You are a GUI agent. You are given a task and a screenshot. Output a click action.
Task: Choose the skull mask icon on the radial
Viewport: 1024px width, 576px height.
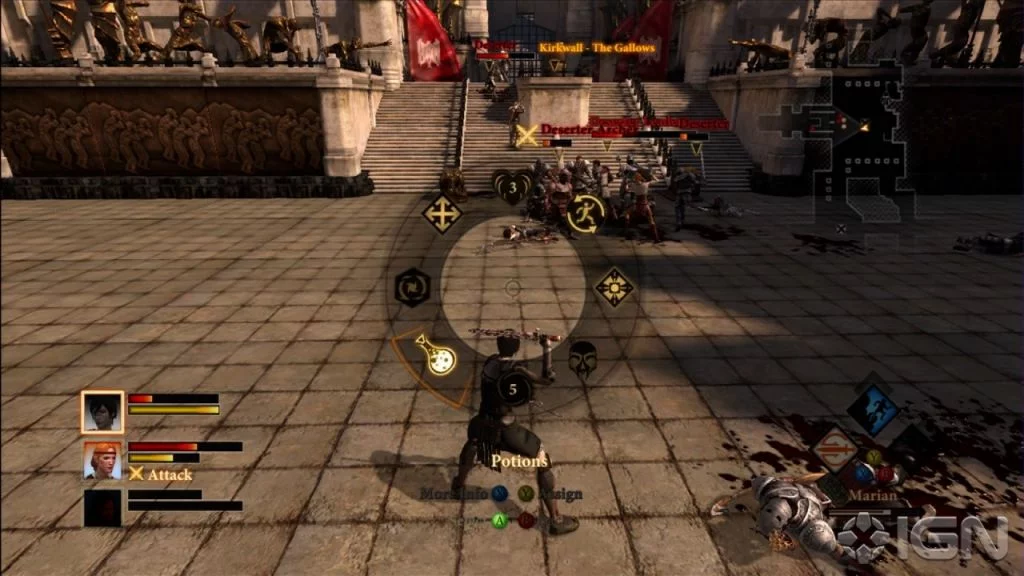[583, 357]
